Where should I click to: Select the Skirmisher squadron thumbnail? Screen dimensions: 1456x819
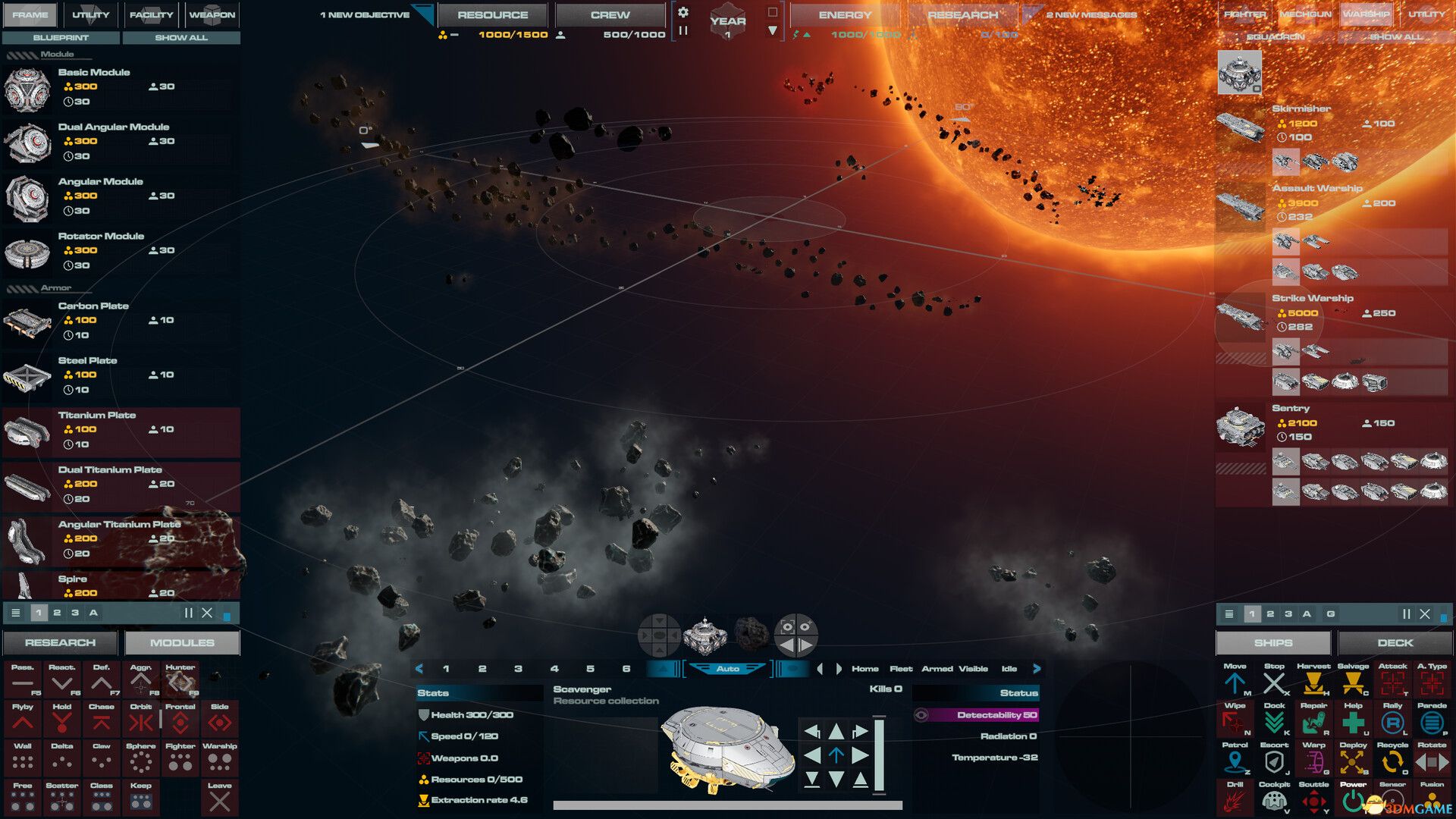(1240, 125)
